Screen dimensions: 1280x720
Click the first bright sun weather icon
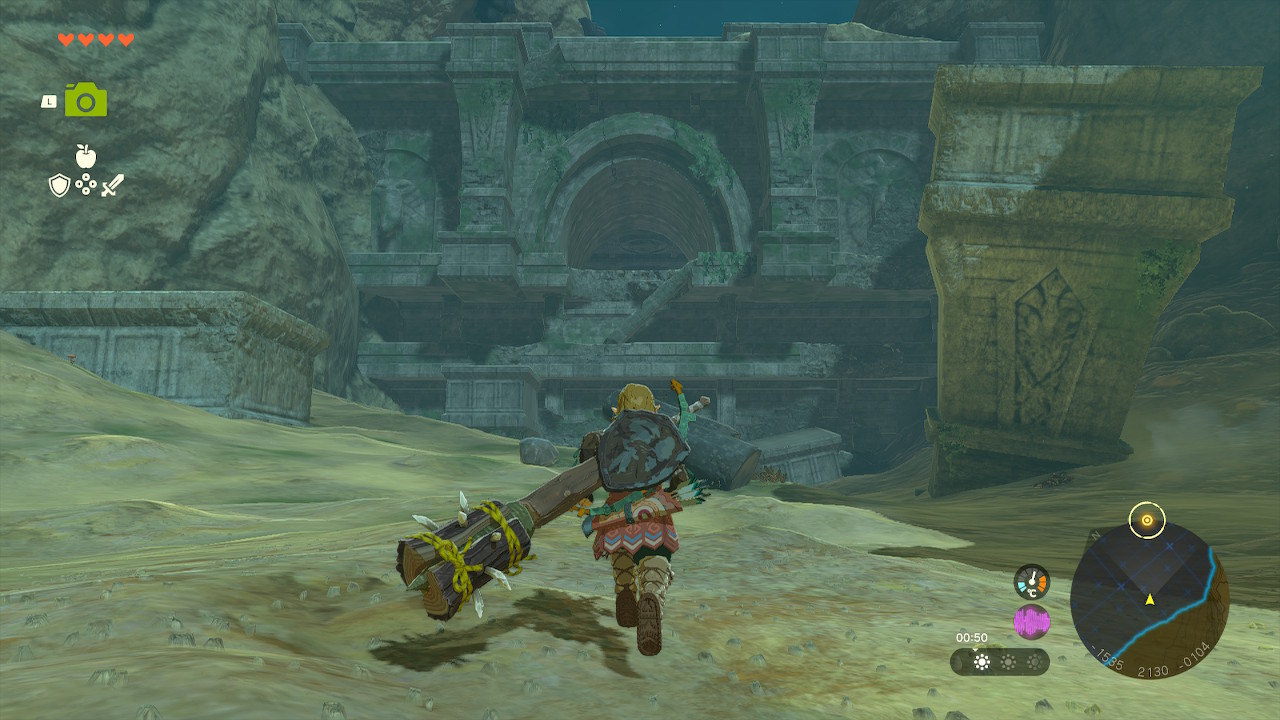(x=980, y=662)
